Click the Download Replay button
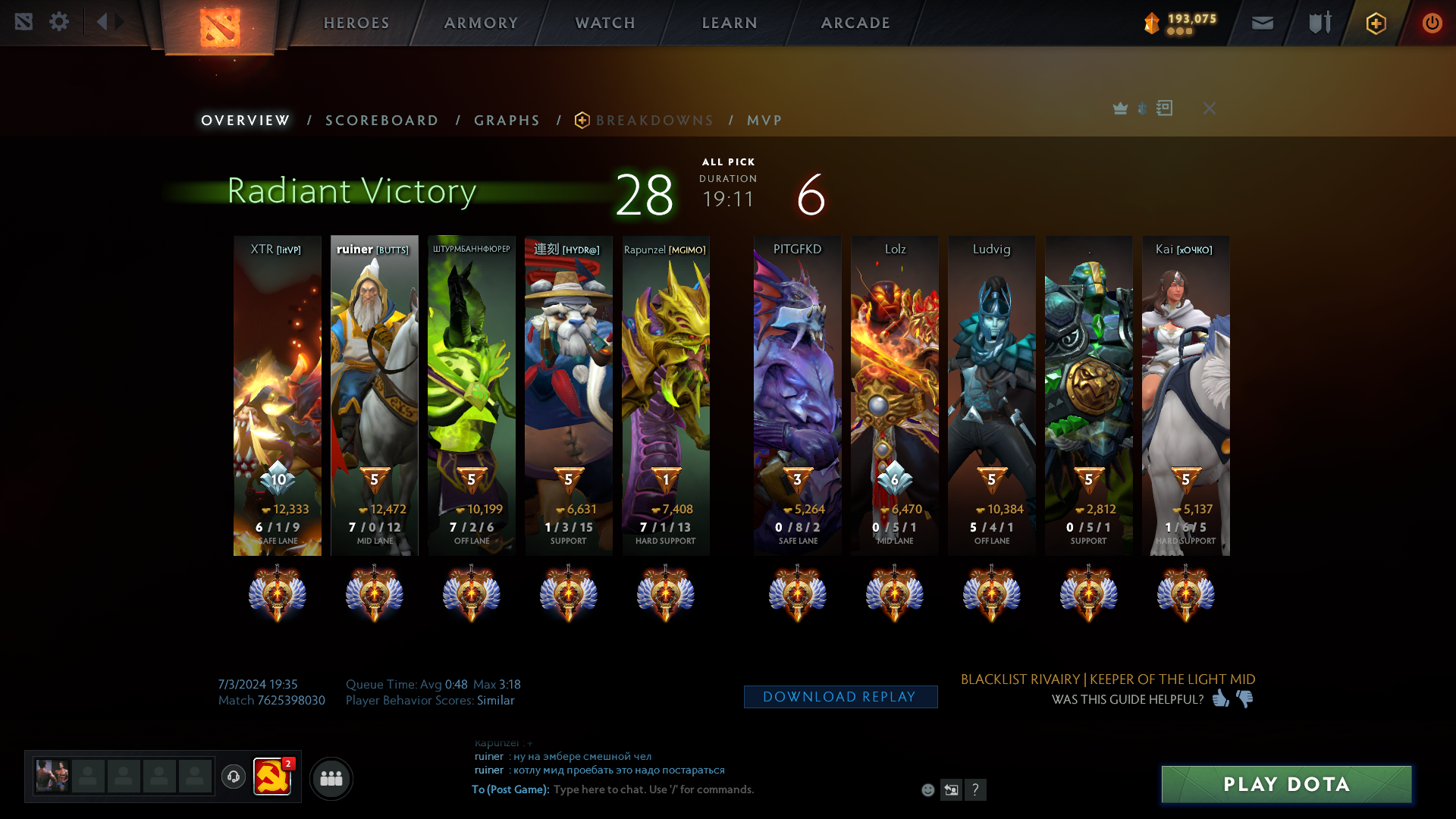The image size is (1456, 819). point(840,697)
